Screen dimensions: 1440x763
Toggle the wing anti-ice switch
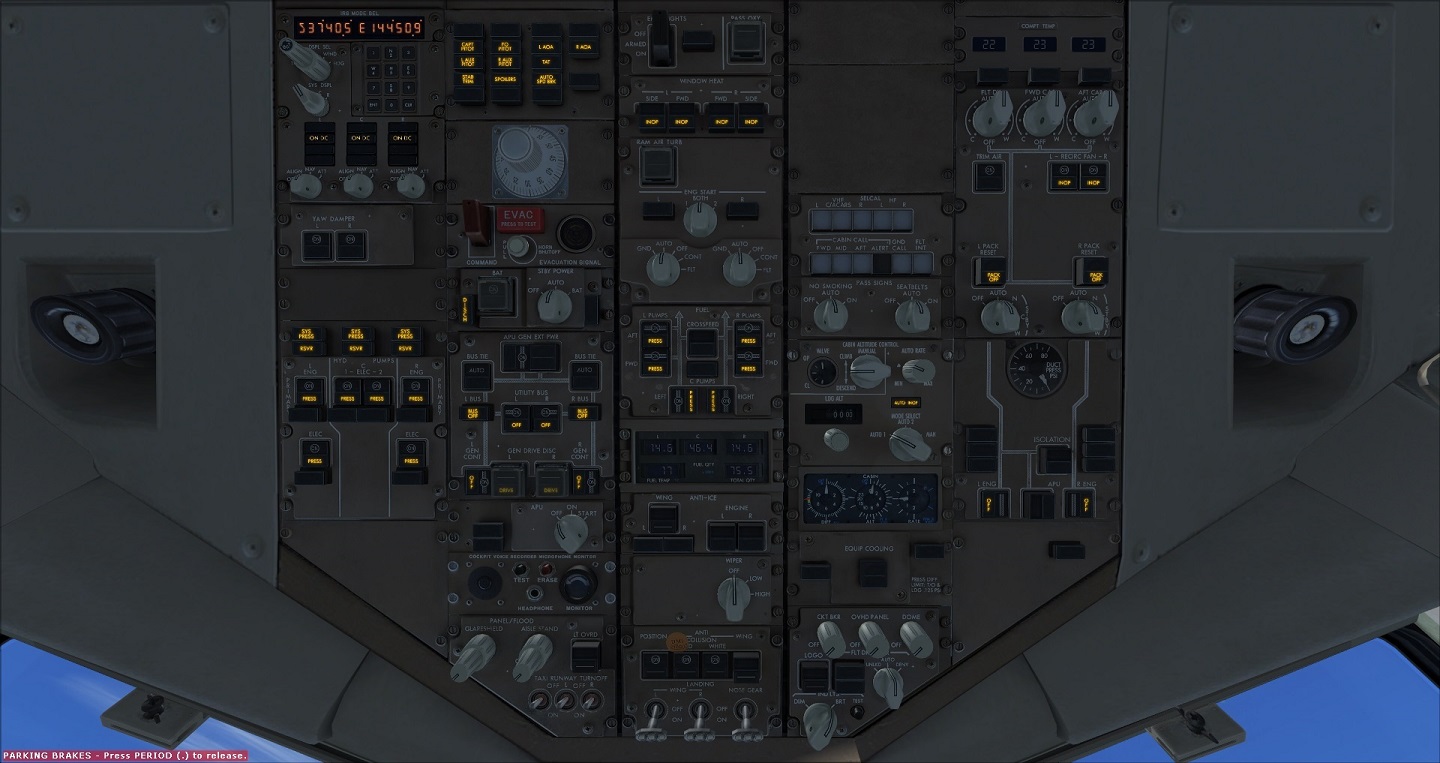pos(661,518)
